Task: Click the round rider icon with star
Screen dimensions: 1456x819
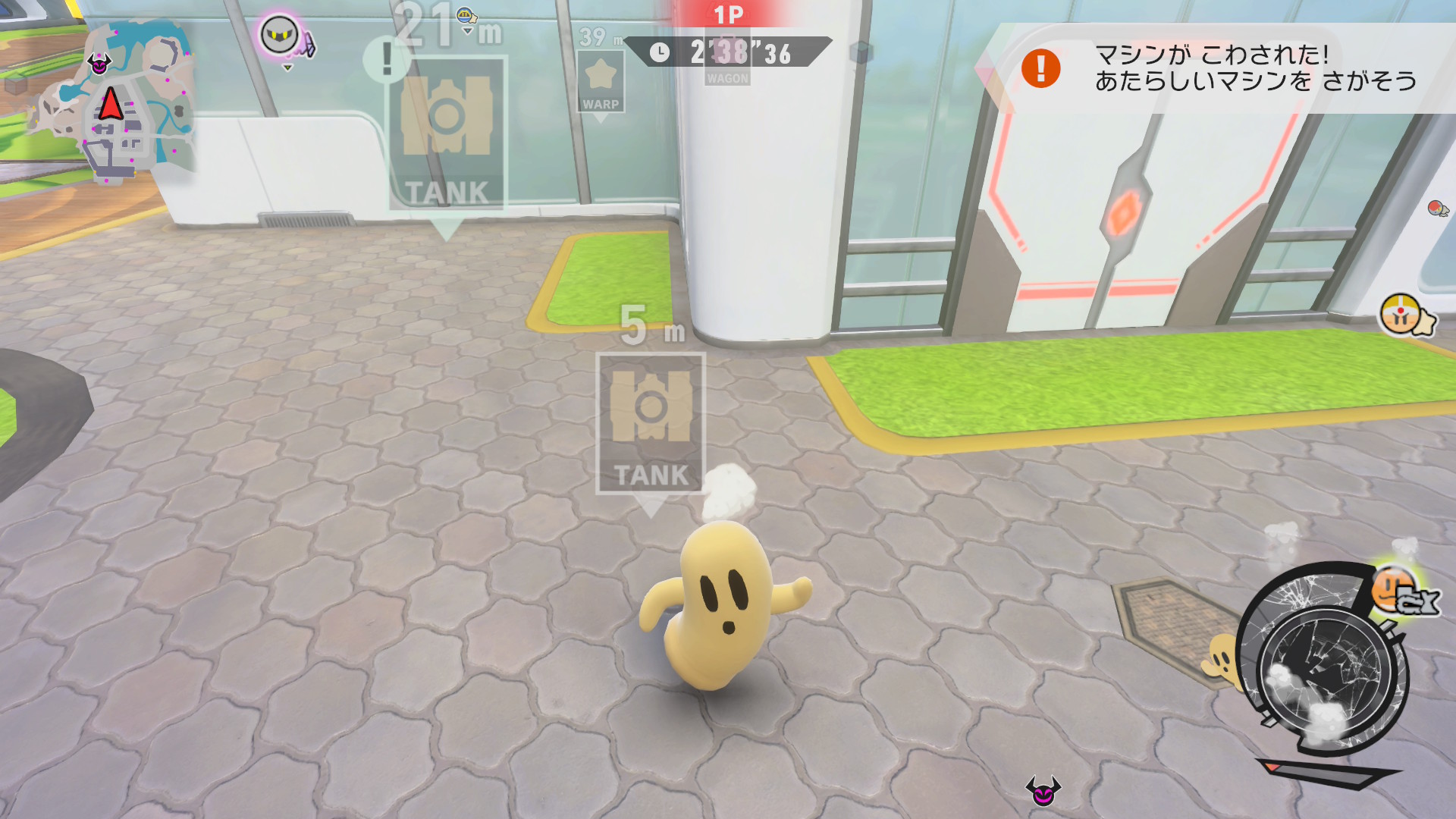Action: [1404, 315]
